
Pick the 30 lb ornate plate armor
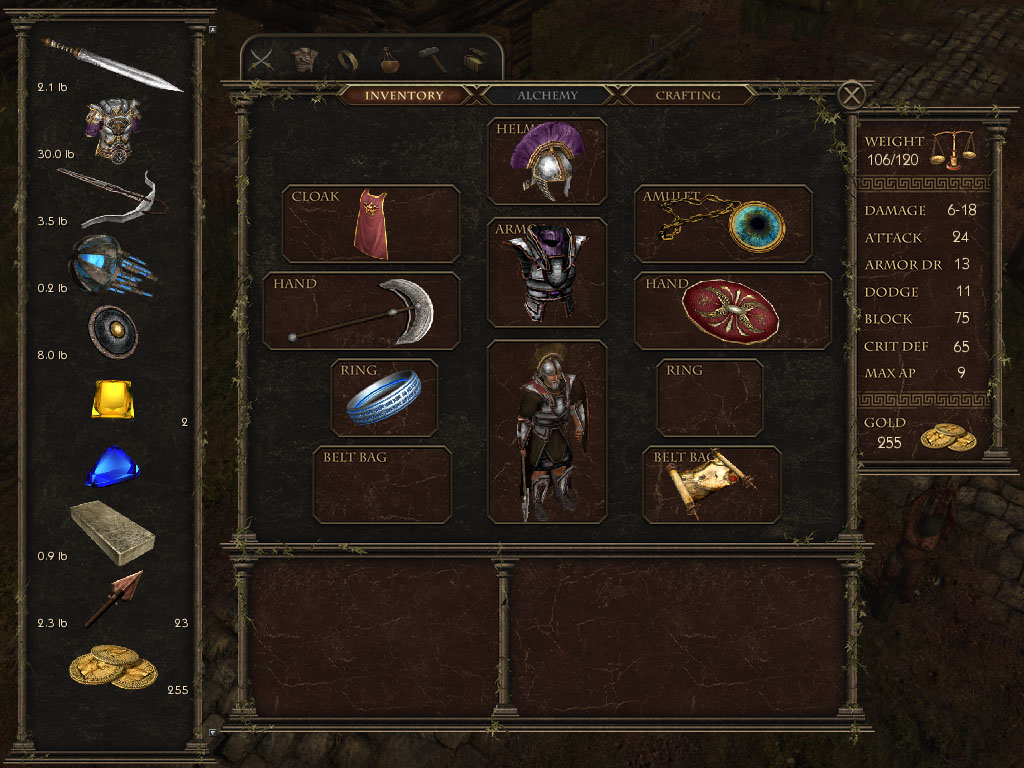click(x=112, y=130)
